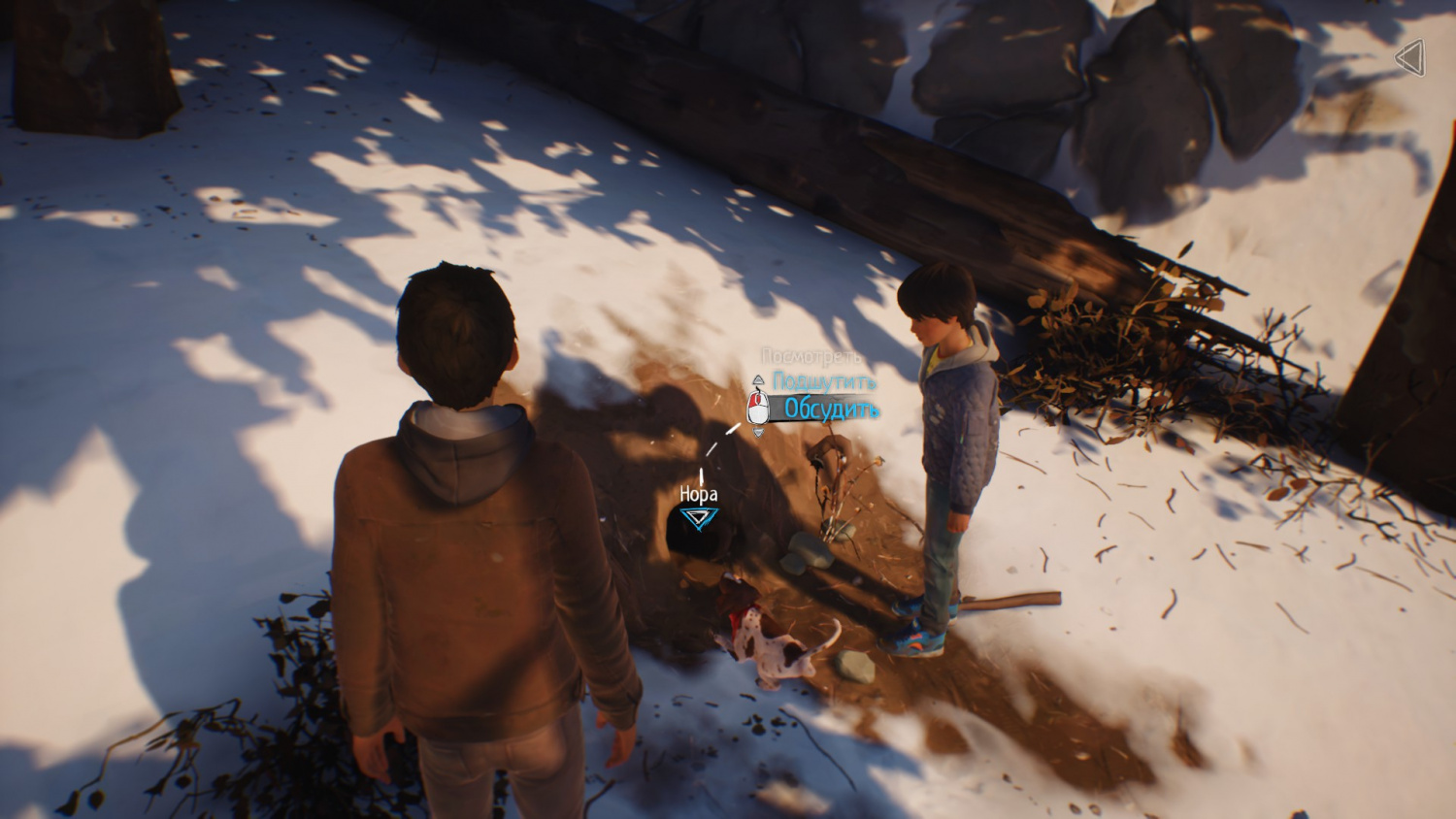This screenshot has height=819, width=1456.
Task: Pick the greyed "Посмотреть" option
Action: click(x=811, y=357)
